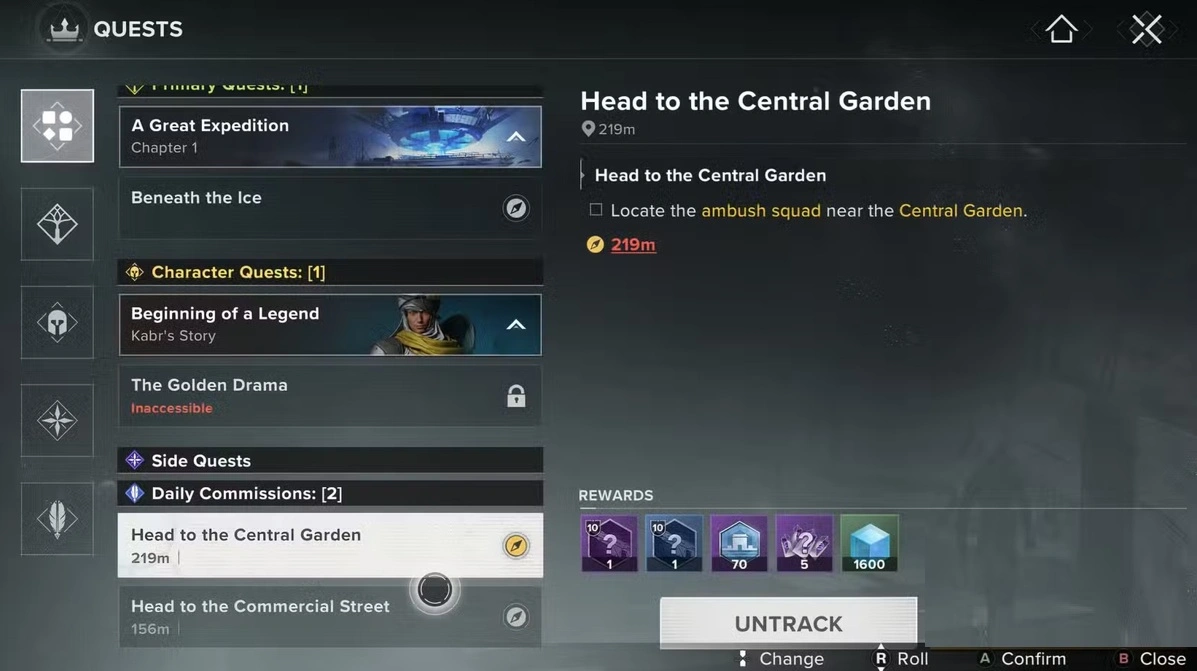1197x671 pixels.
Task: Go to the home screen icon
Action: [1061, 30]
